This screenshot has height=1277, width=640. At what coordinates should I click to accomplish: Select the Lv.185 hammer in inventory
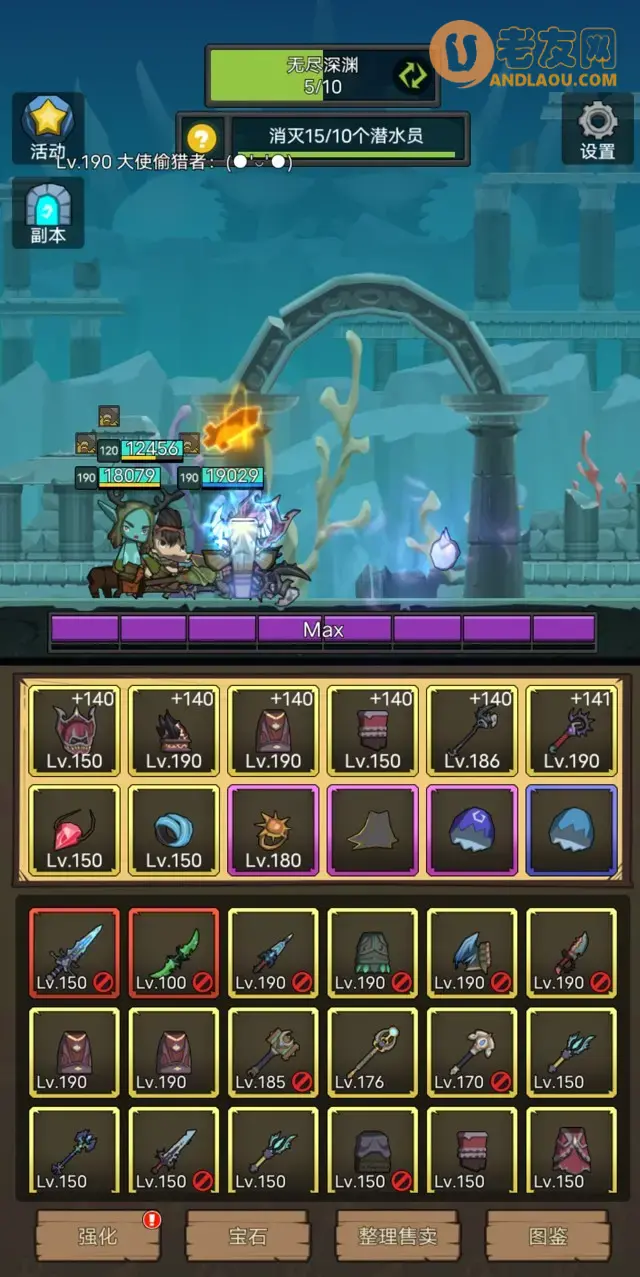coord(273,1053)
